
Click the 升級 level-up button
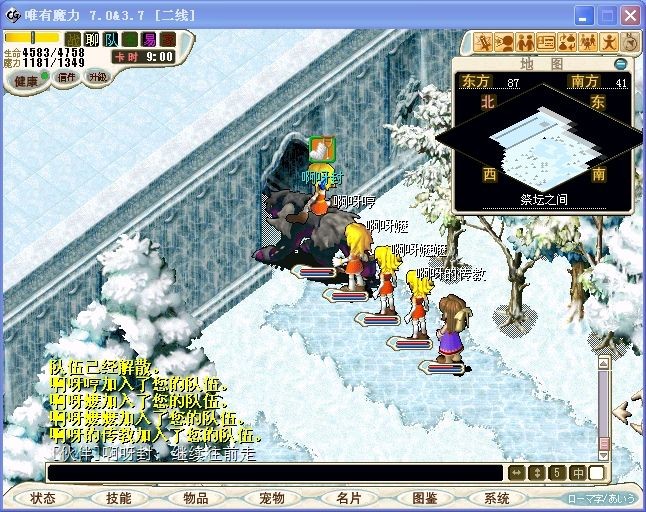tap(97, 76)
